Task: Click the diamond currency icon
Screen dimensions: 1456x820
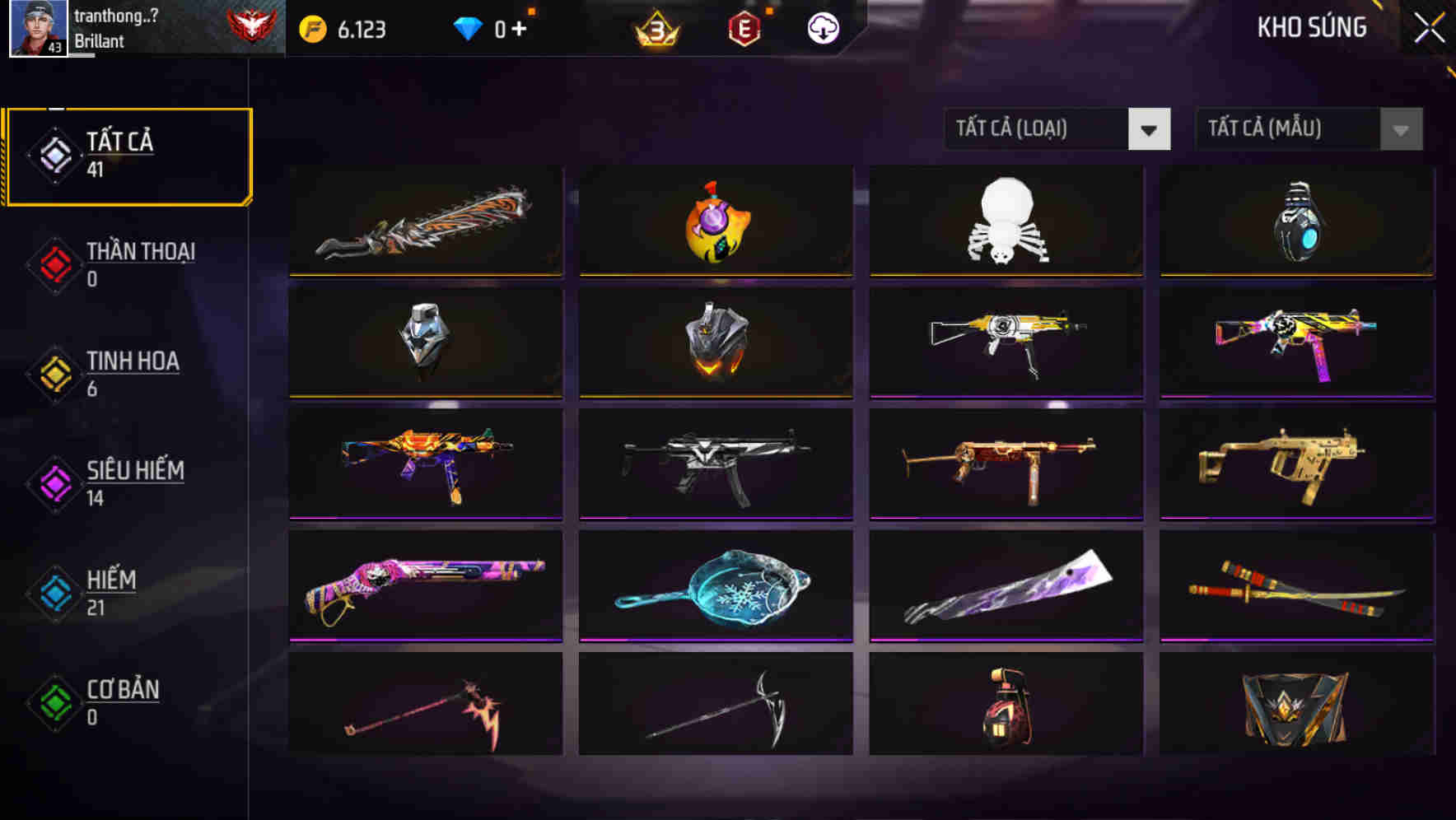Action: 466,26
